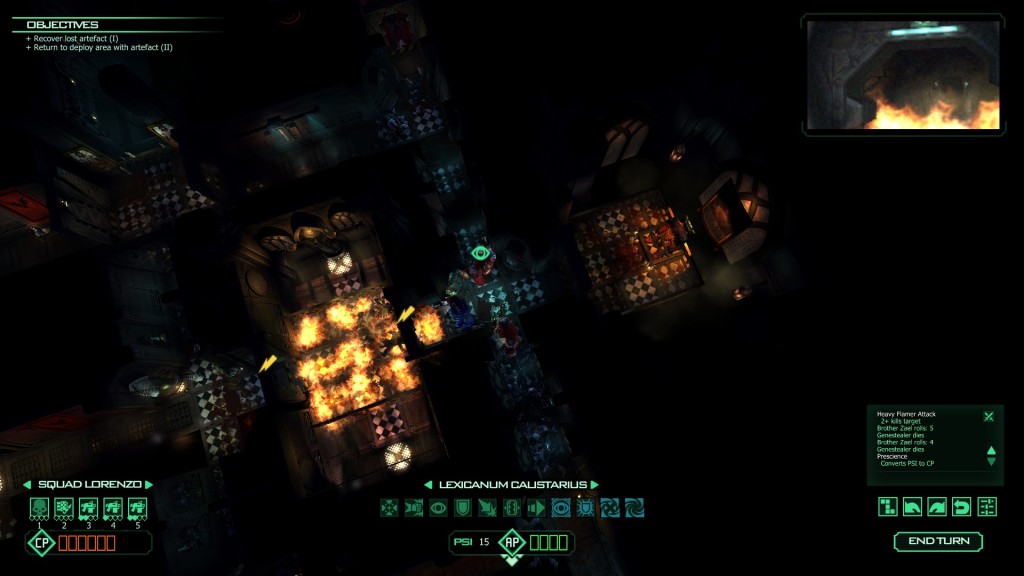Open the tactical map grid button
Screen dimensions: 1024x576
(888, 506)
